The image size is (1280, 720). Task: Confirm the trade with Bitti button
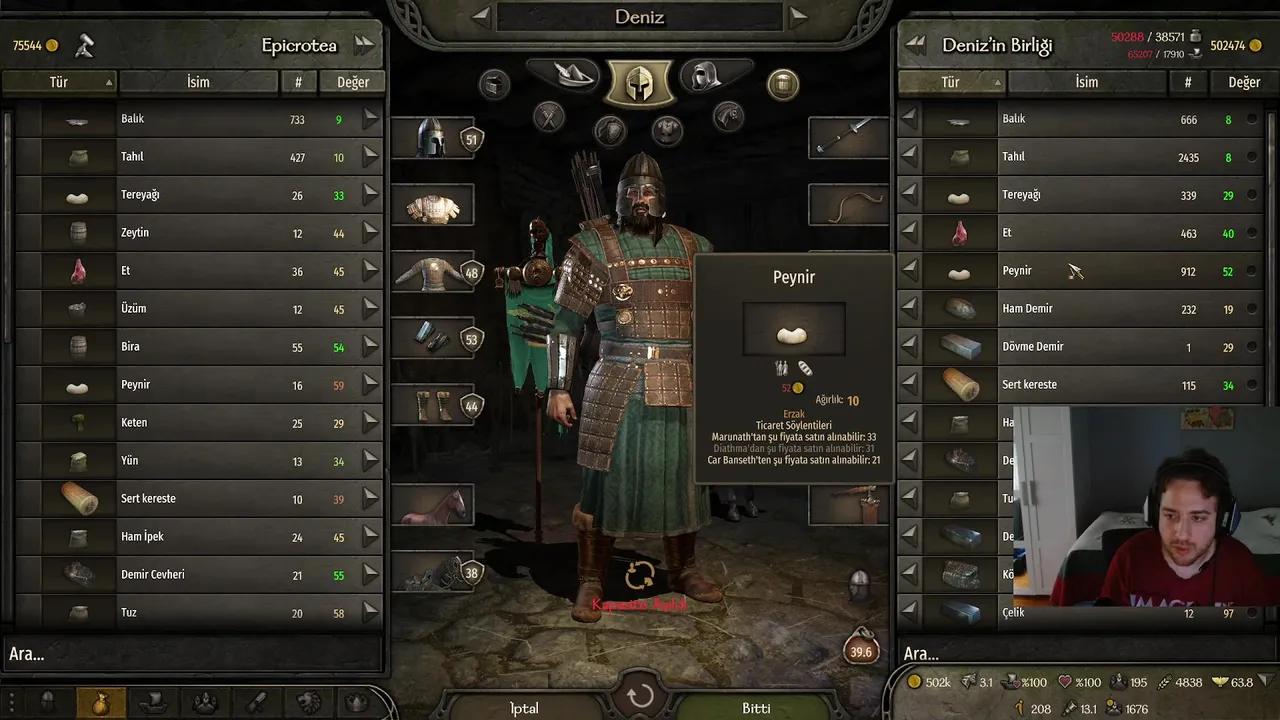click(756, 707)
